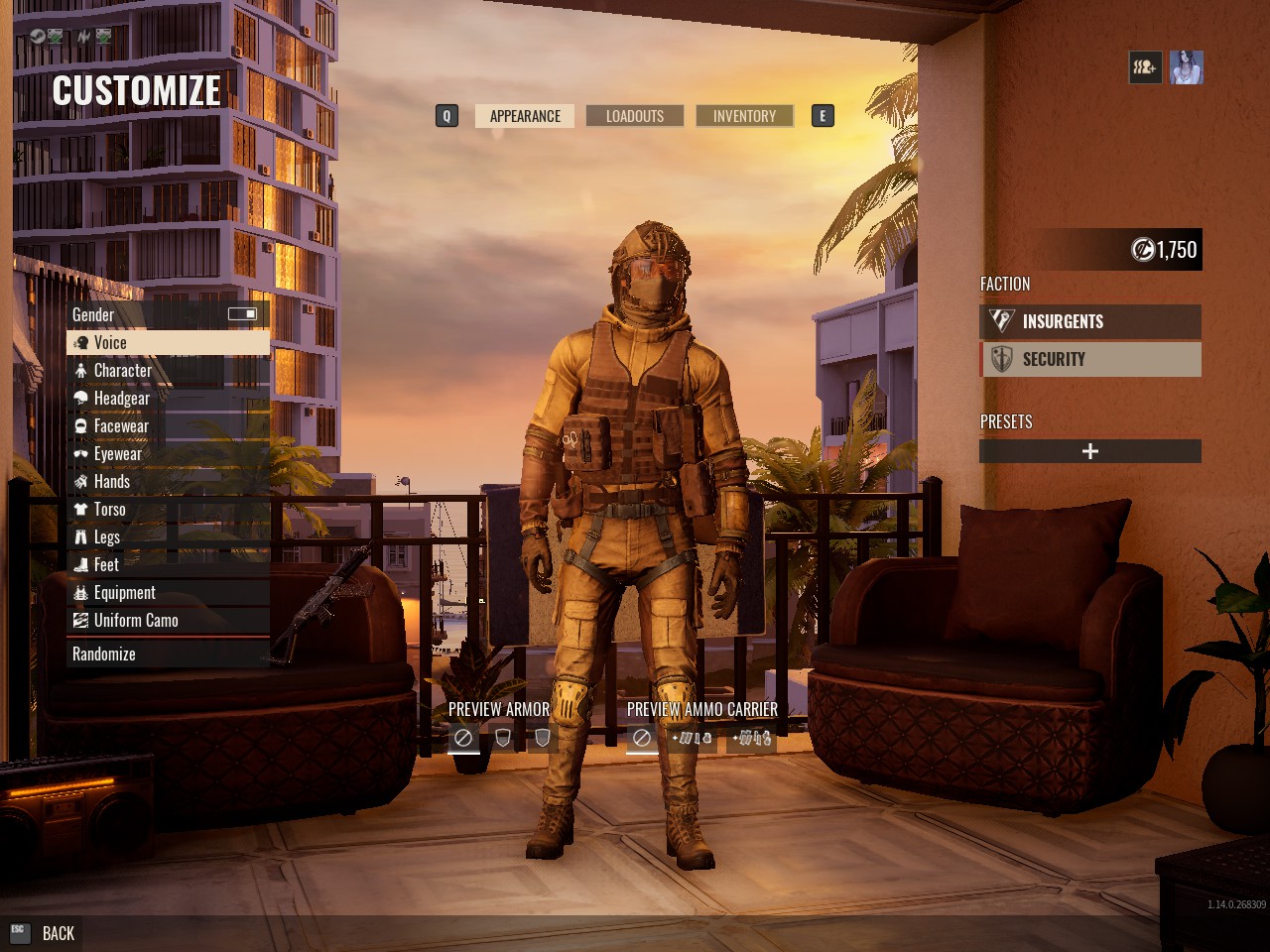Add a new preset with the plus button
This screenshot has height=952, width=1270.
(x=1089, y=450)
